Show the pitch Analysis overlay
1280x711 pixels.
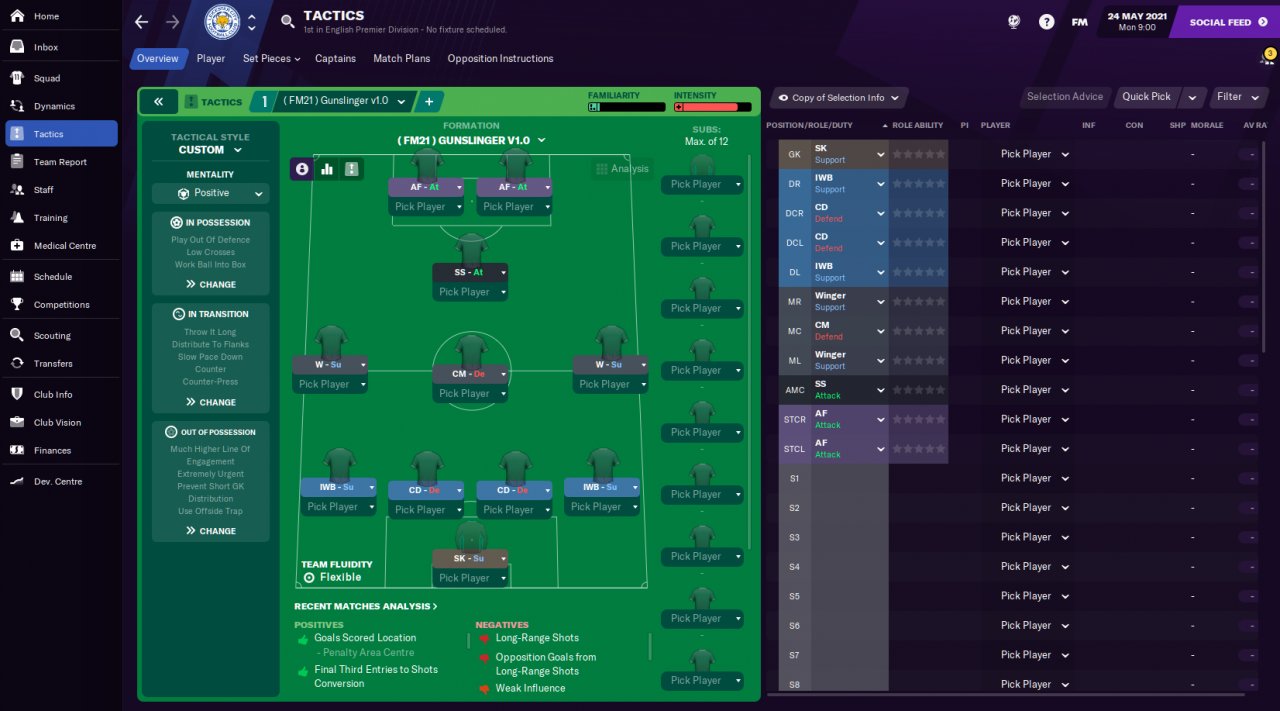point(622,169)
